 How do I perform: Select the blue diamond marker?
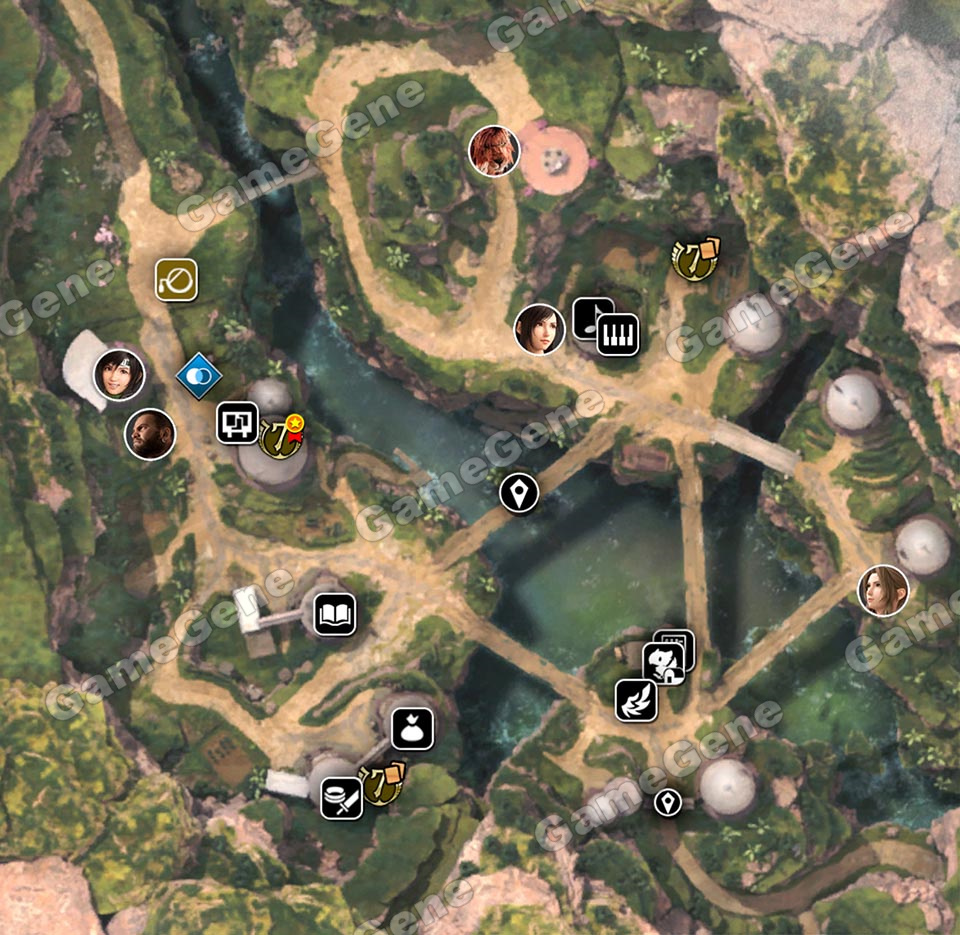198,376
